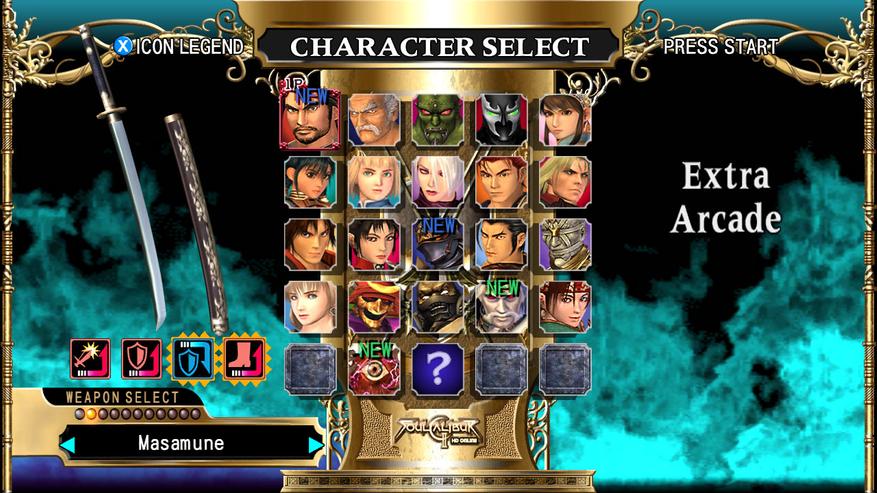Select red-haired Yunsung portrait
Image resolution: width=877 pixels, height=493 pixels.
501,181
